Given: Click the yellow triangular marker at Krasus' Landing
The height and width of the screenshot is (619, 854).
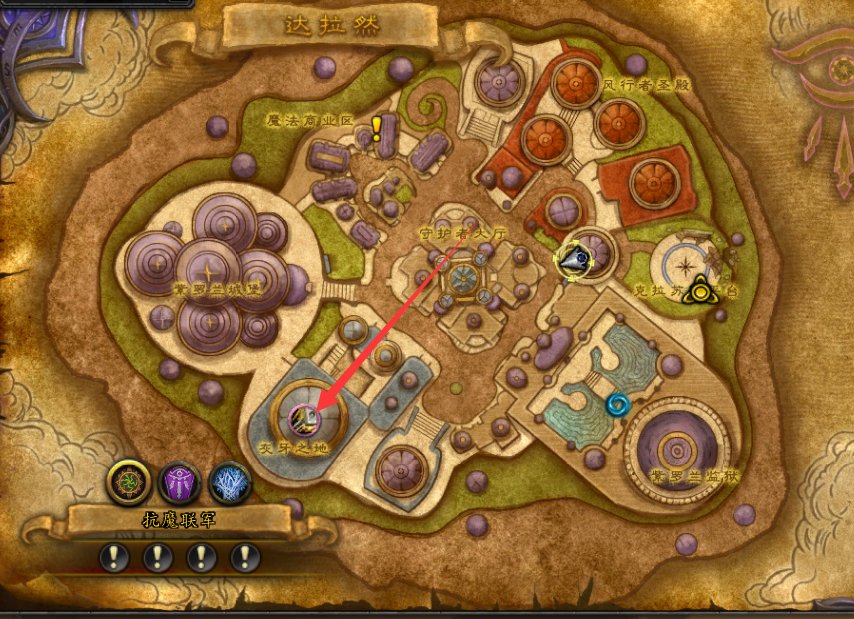Looking at the screenshot, I should coord(703,290).
